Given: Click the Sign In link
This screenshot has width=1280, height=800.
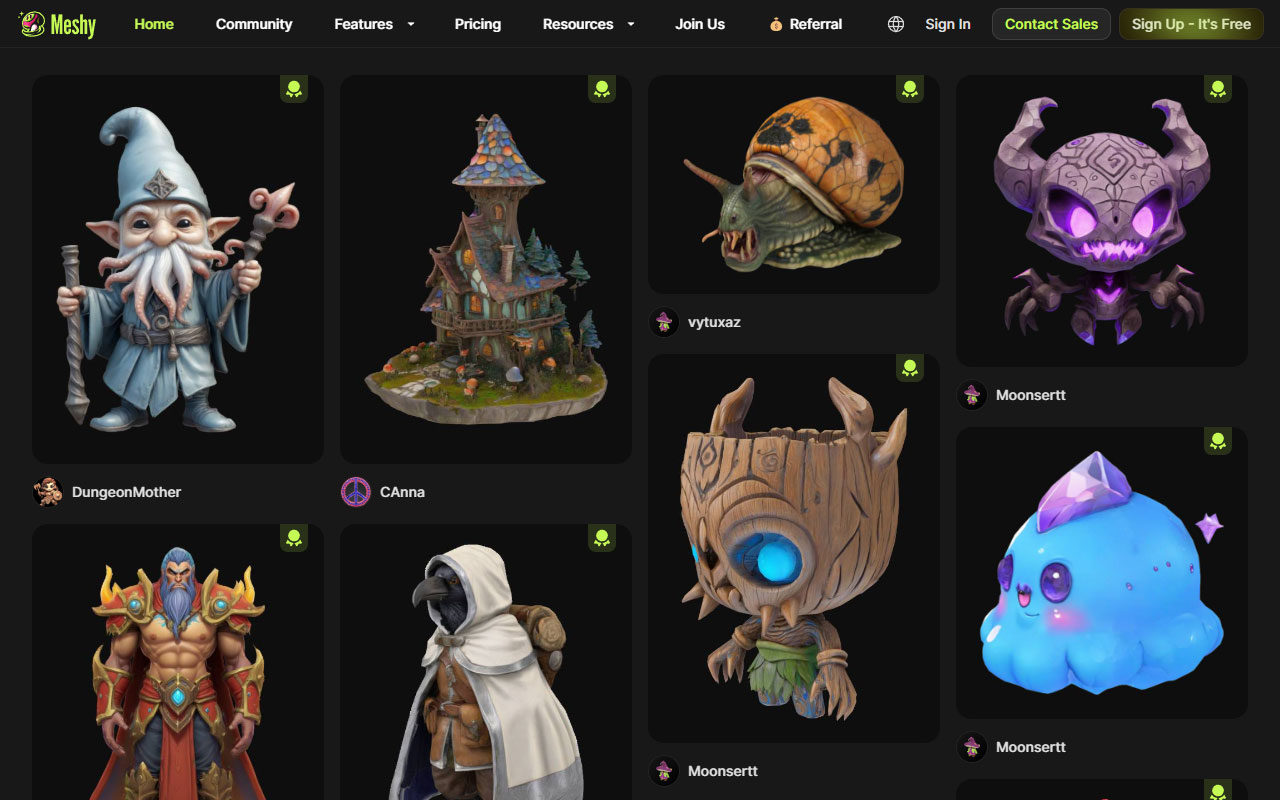Looking at the screenshot, I should 947,24.
